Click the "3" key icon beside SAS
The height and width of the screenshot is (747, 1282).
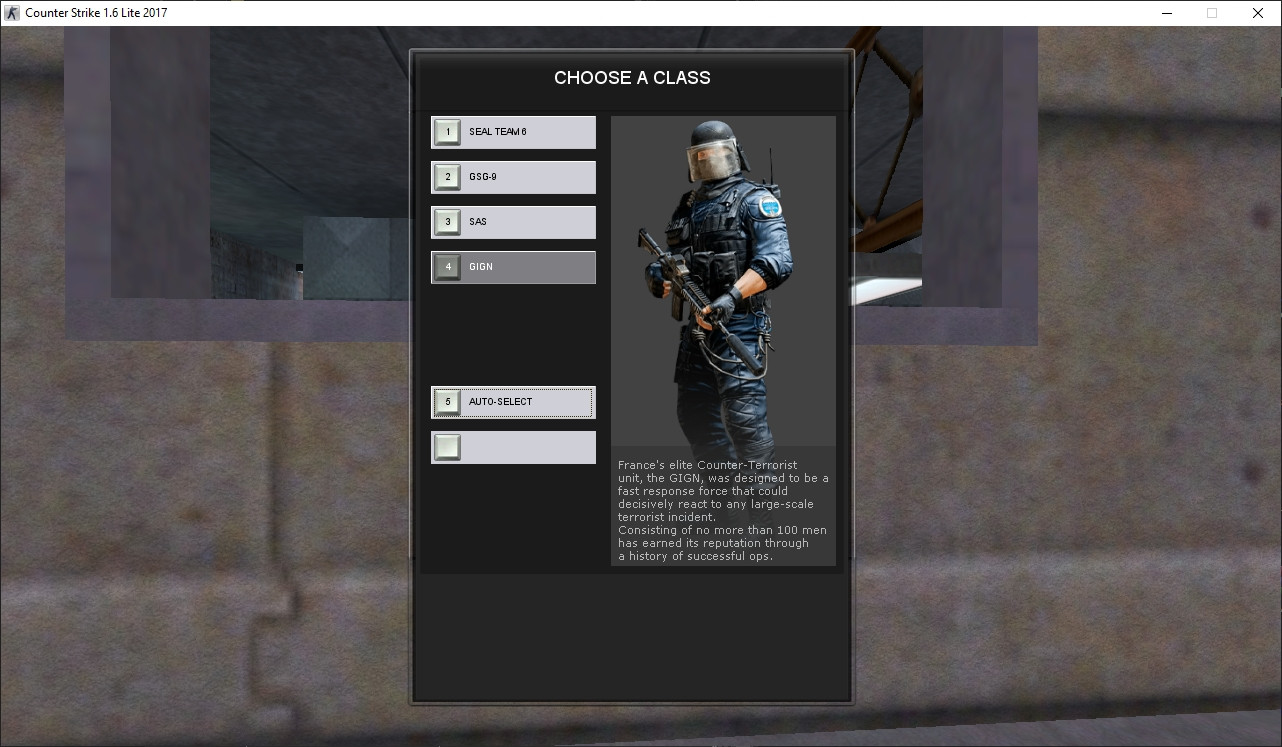click(447, 221)
